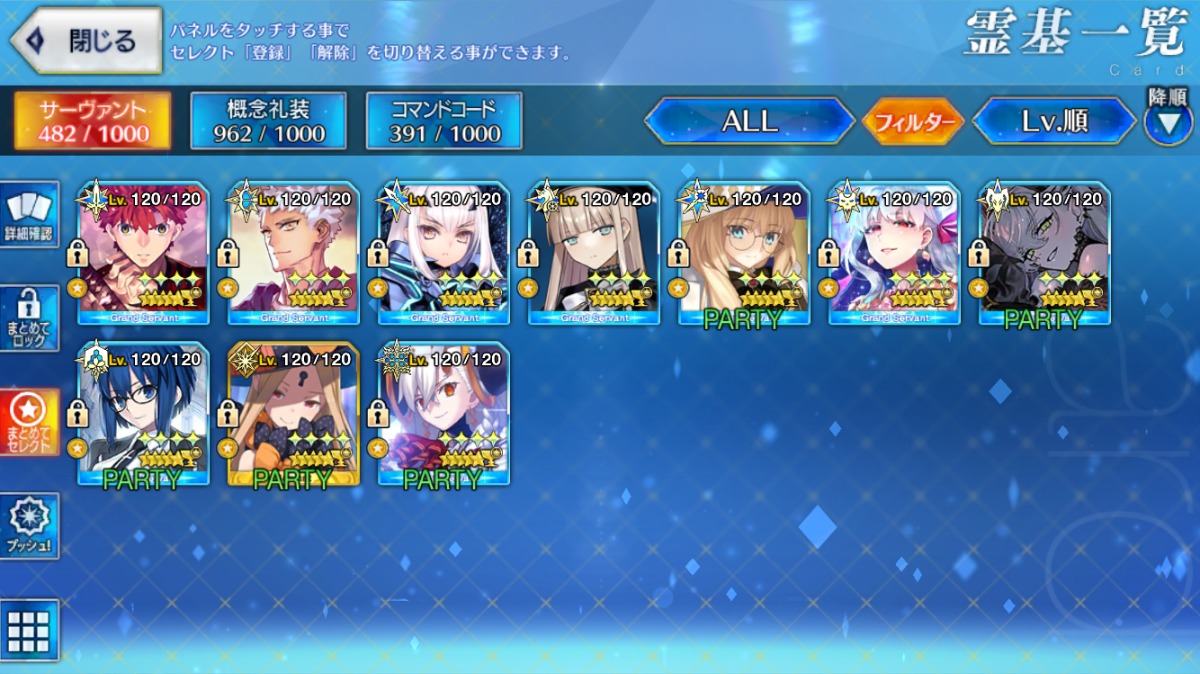The width and height of the screenshot is (1200, 674).
Task: Select the red-haired servant card
Action: (143, 253)
